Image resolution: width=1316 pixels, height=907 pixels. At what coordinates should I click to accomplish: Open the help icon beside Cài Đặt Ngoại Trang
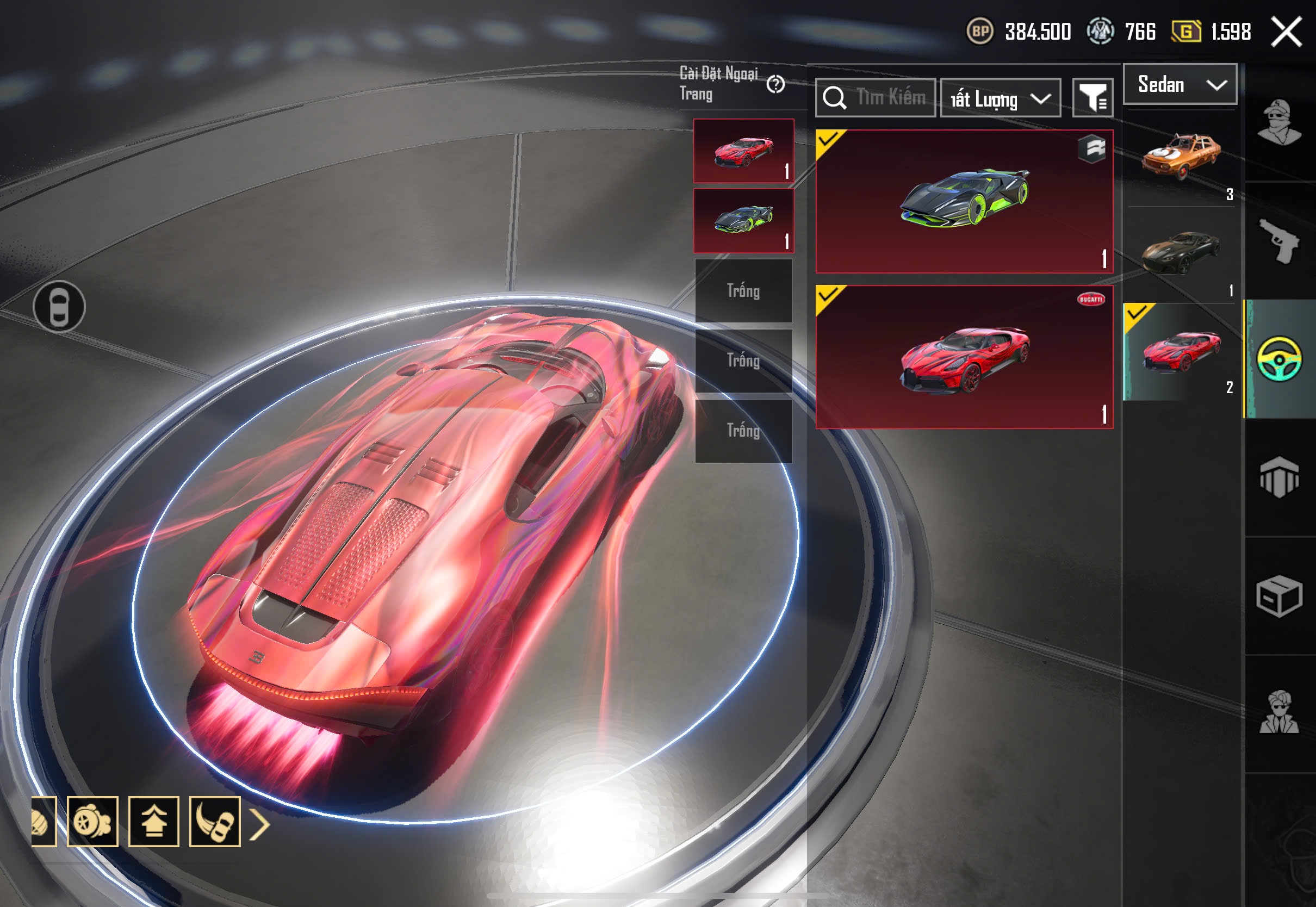click(x=775, y=85)
